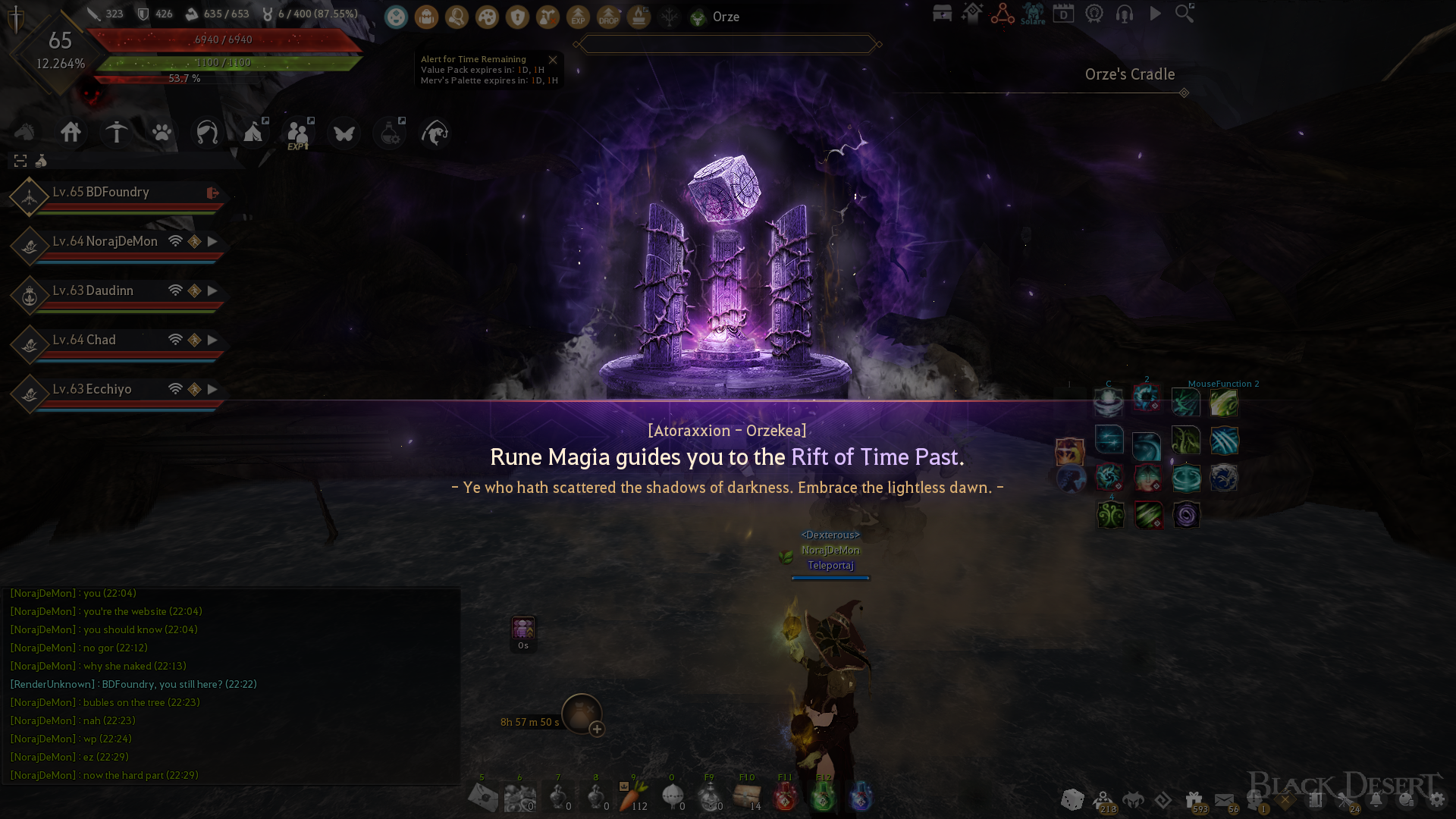
Task: Open the mail envelope icon
Action: [1224, 800]
